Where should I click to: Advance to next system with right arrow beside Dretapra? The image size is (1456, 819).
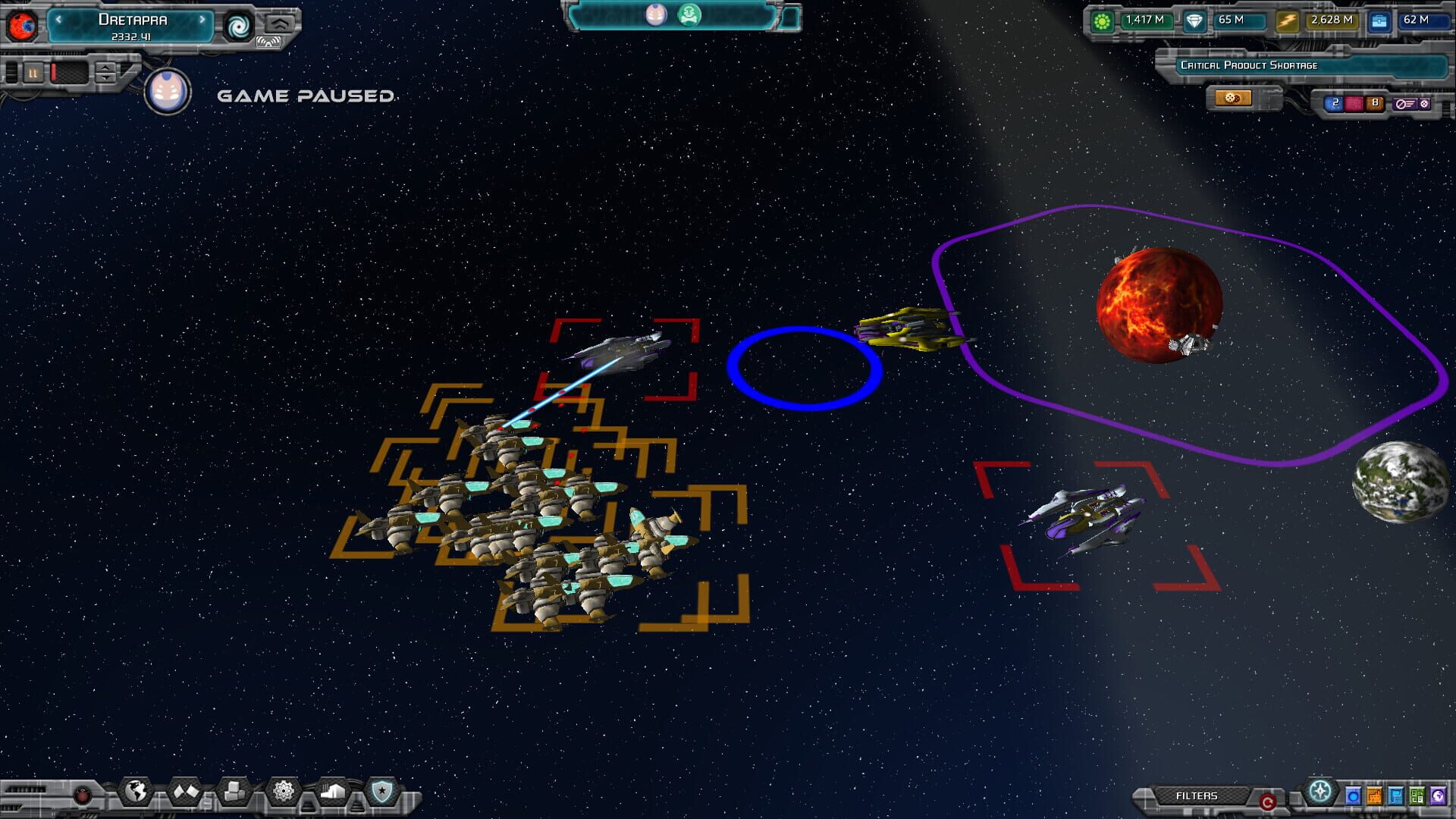click(202, 20)
